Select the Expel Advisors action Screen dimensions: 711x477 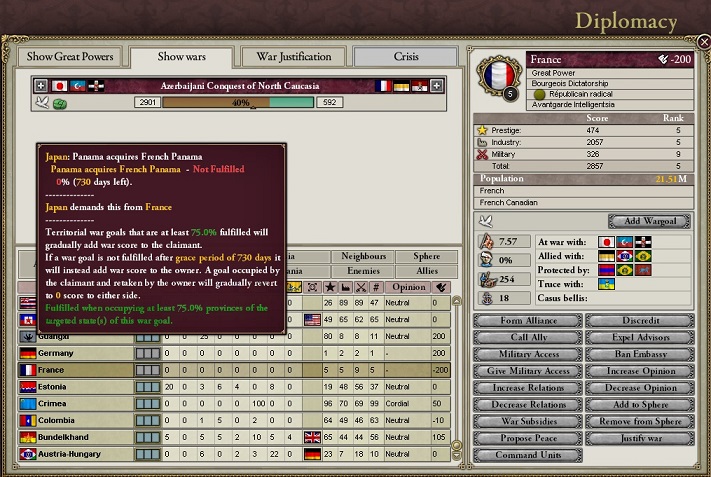640,338
